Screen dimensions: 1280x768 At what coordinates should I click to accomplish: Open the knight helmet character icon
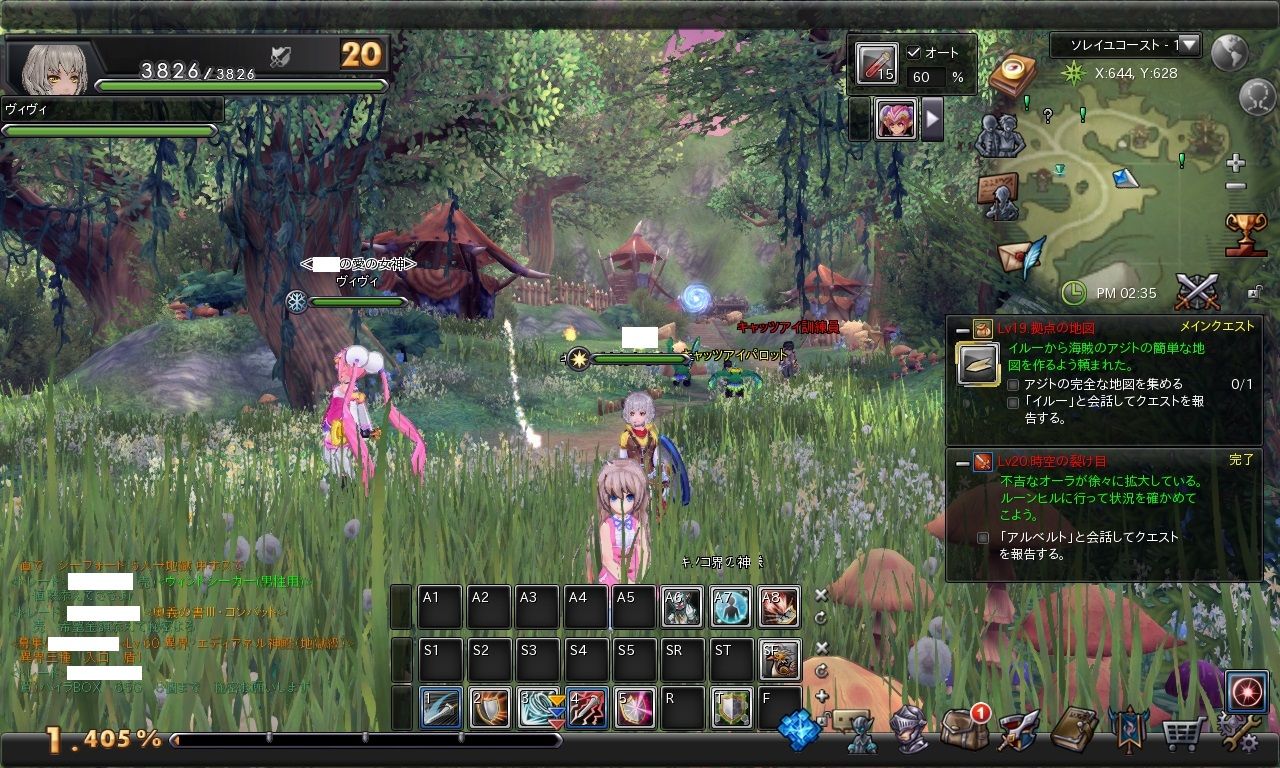[909, 730]
